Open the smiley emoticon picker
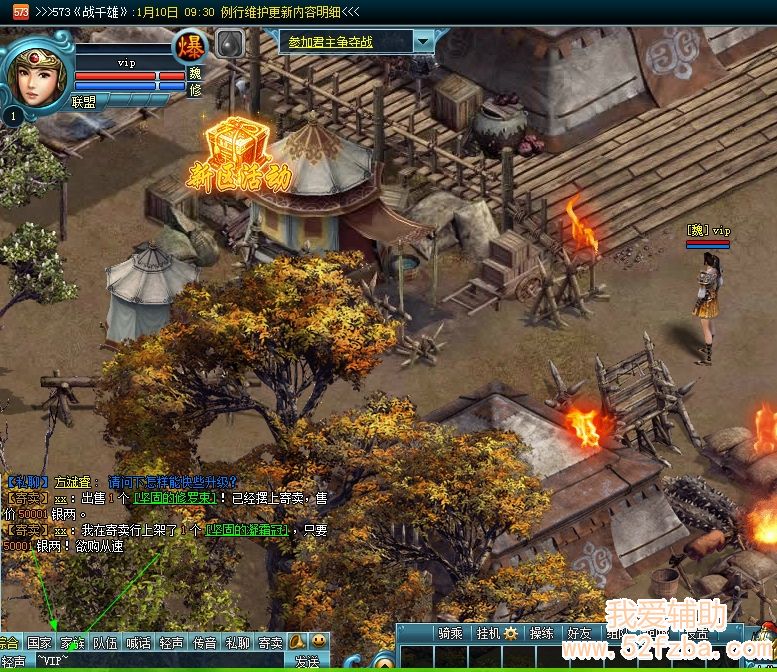Image resolution: width=777 pixels, height=672 pixels. 319,641
